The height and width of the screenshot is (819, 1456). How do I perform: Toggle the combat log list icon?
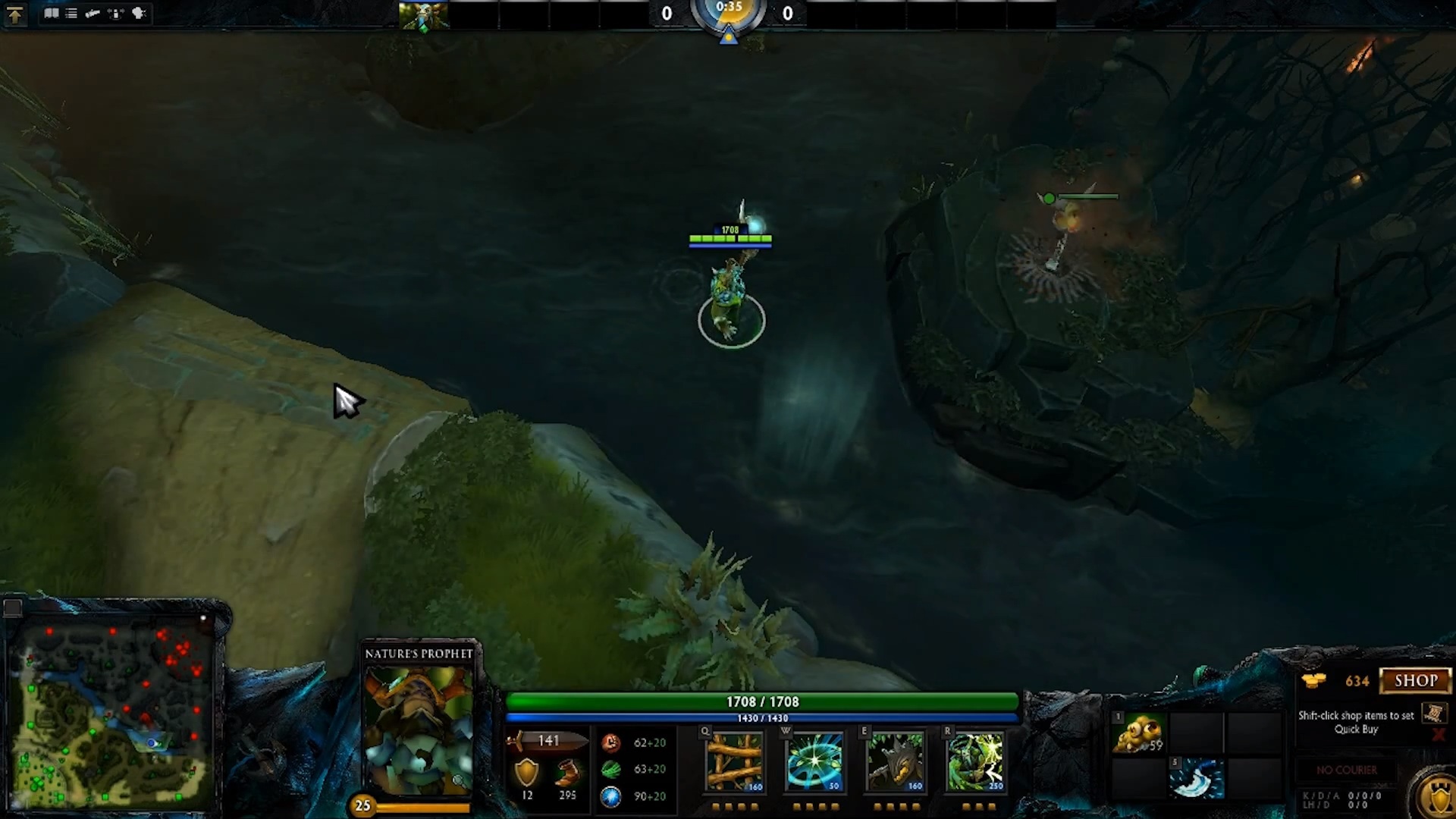[71, 13]
